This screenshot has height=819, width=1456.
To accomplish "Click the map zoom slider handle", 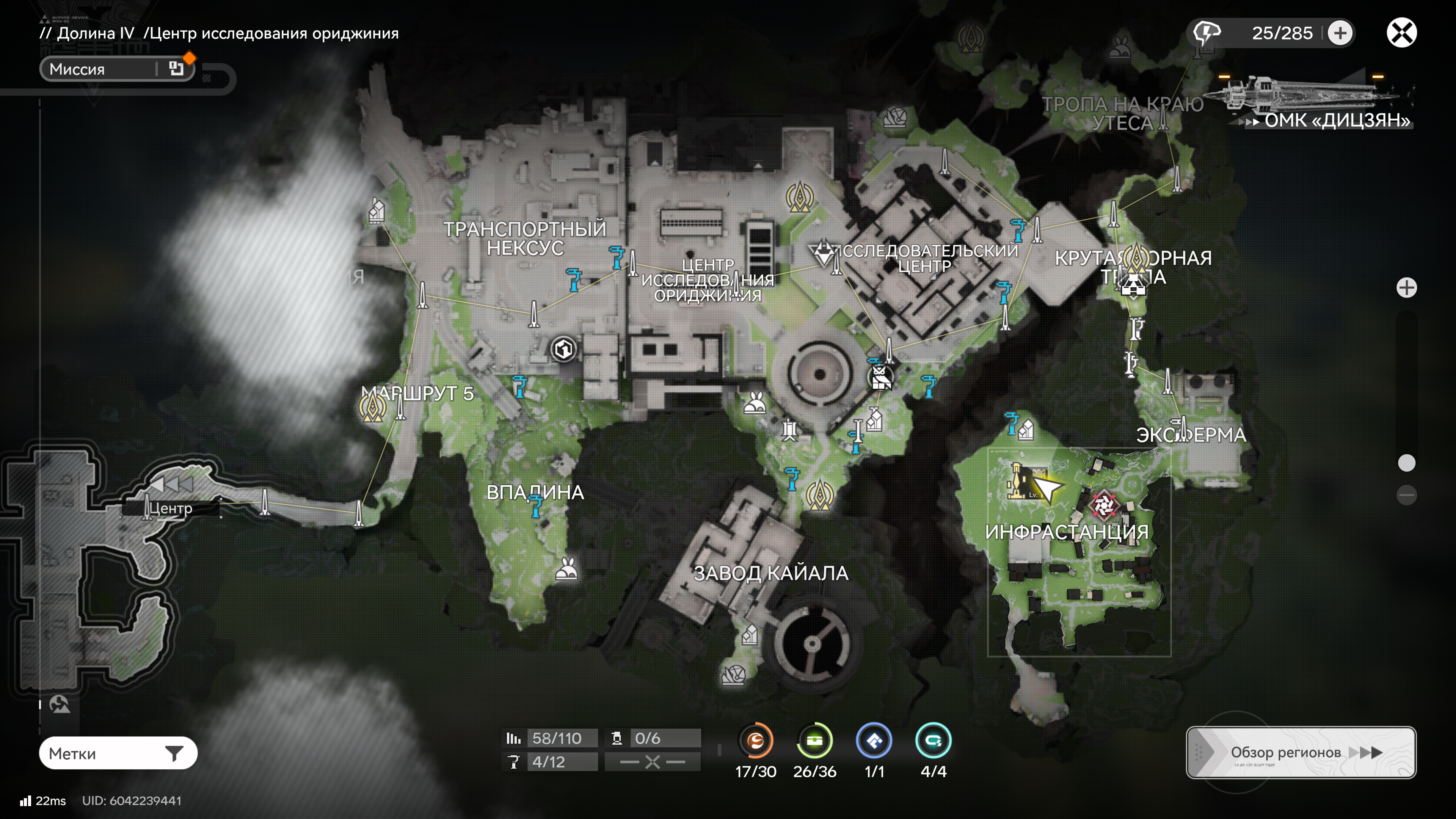I will point(1406,463).
